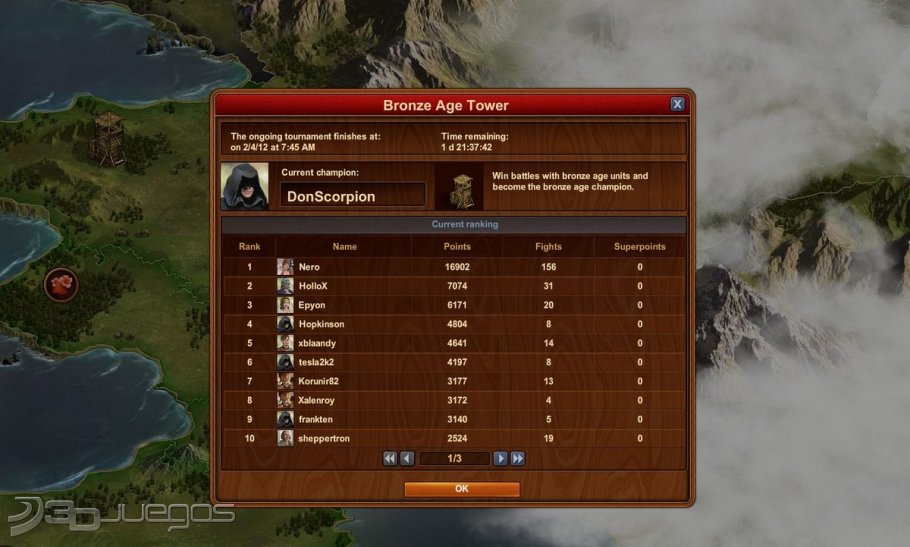Jump to the last ranking page

(x=517, y=458)
